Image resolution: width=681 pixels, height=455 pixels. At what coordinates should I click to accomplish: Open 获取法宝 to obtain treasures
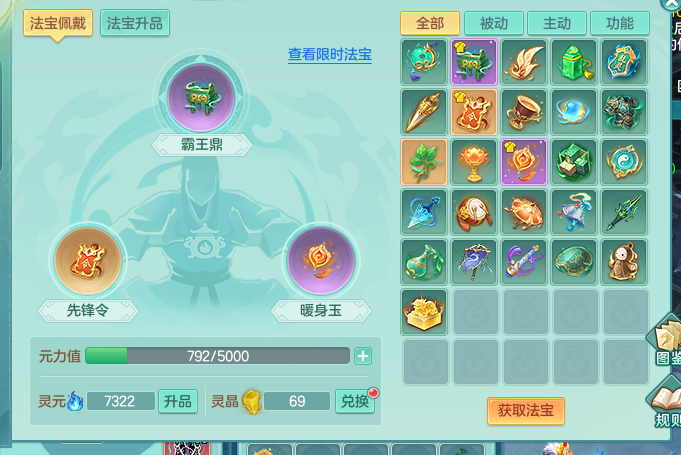click(x=526, y=410)
